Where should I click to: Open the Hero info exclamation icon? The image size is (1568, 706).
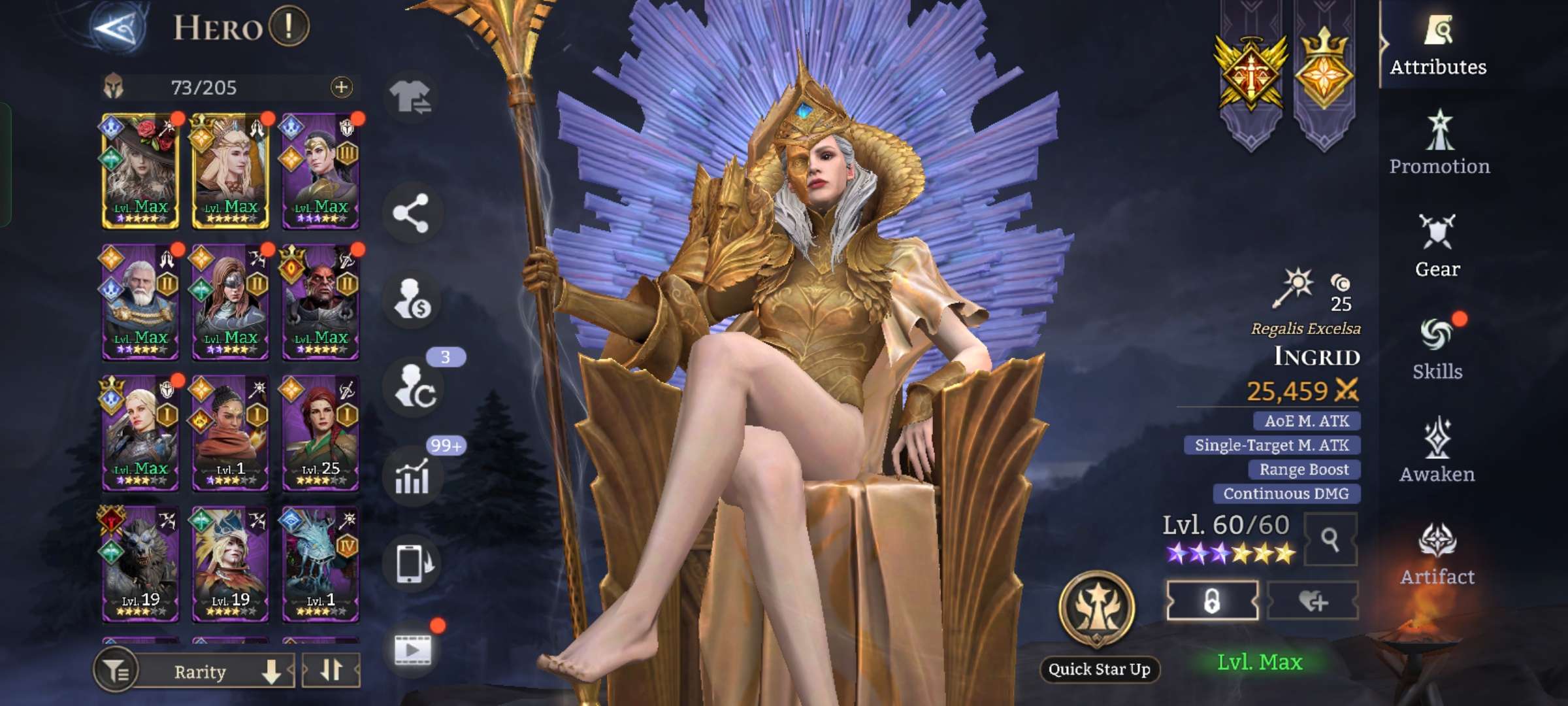click(288, 27)
